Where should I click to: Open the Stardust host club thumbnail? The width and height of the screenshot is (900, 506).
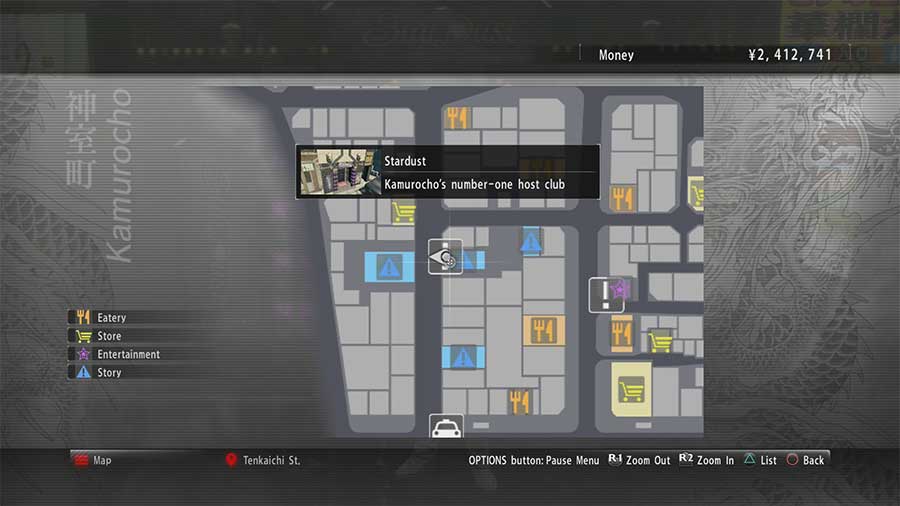338,172
